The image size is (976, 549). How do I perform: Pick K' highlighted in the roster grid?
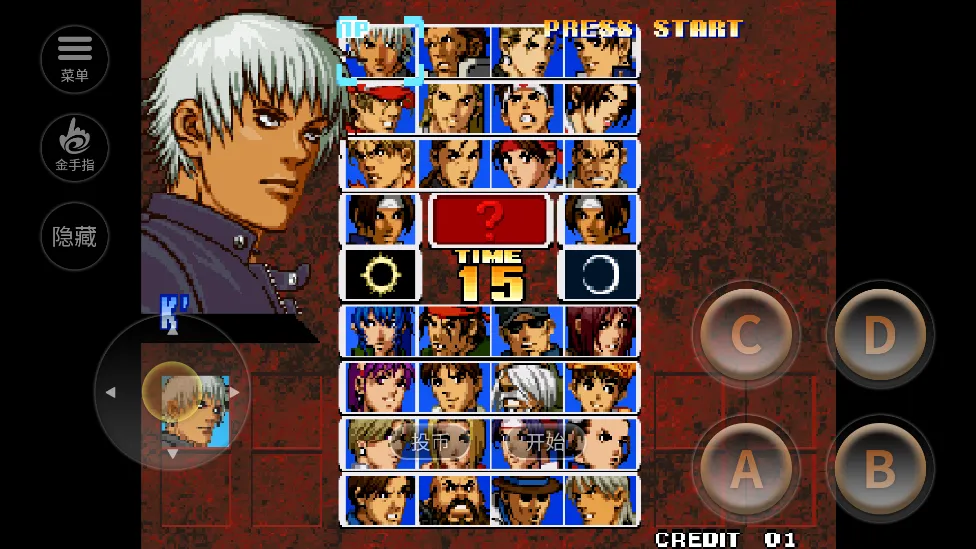pyautogui.click(x=380, y=52)
